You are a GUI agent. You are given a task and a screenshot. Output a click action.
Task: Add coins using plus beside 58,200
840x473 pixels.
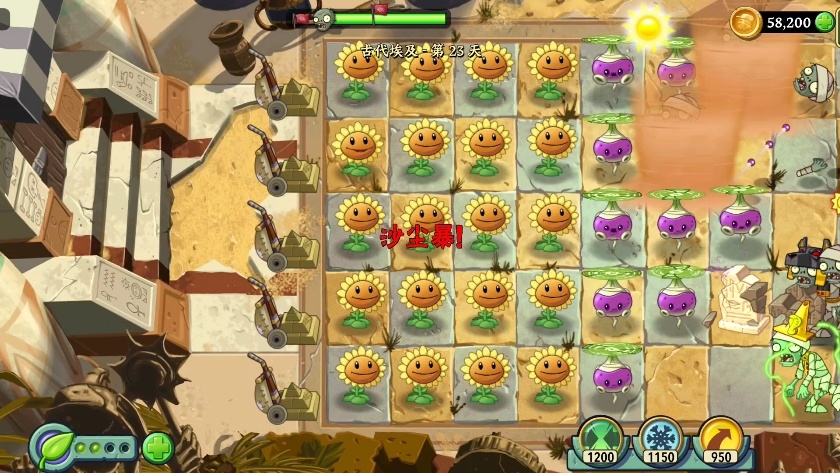click(824, 22)
